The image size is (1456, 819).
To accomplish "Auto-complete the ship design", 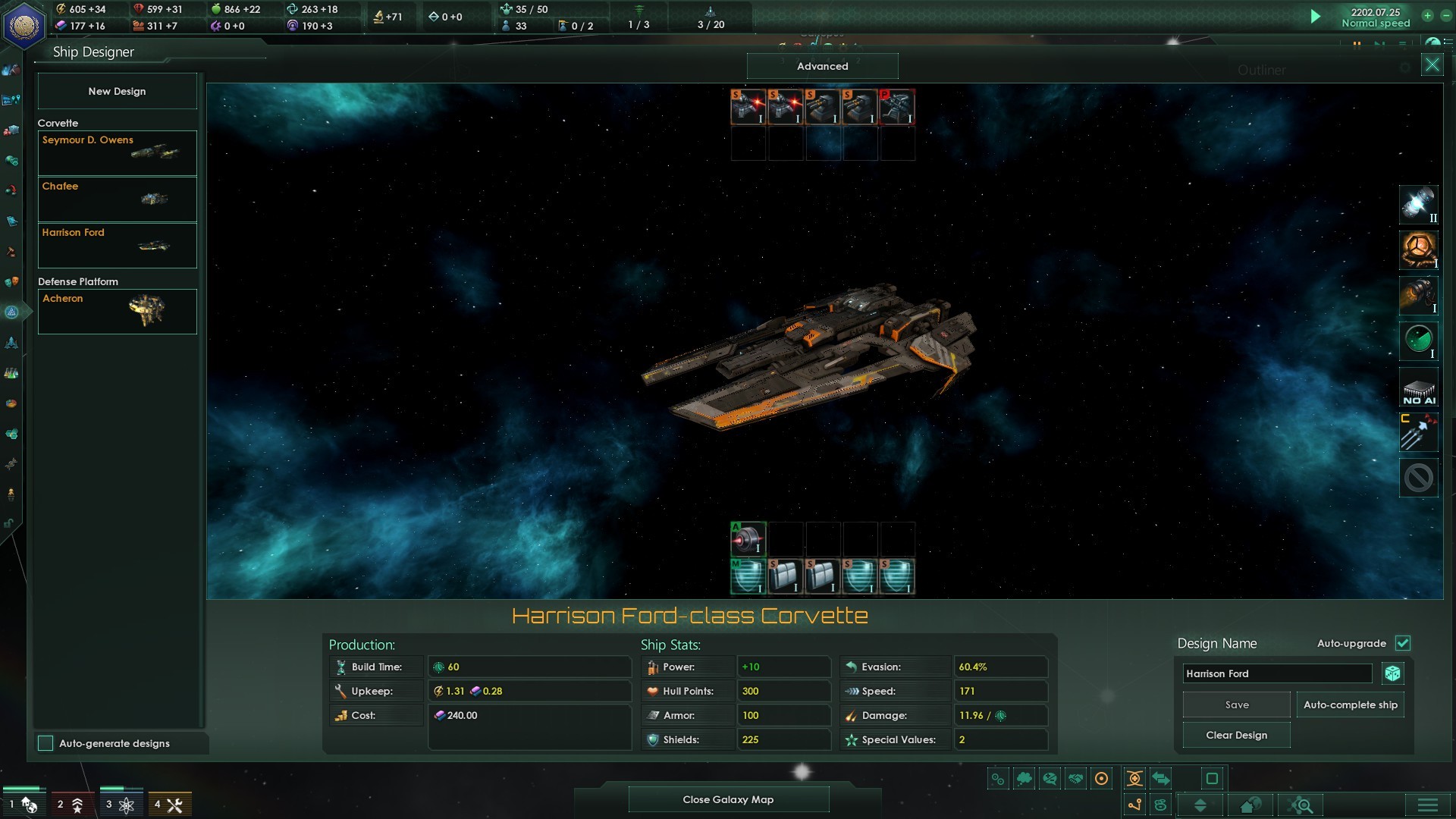I will click(1350, 704).
